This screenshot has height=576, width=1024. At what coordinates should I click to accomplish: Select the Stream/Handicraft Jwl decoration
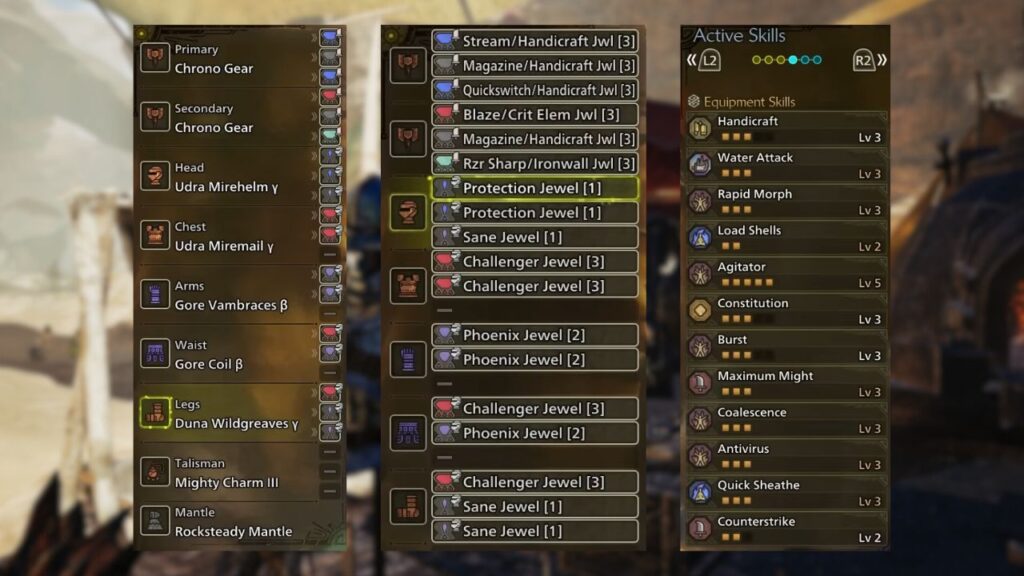[x=535, y=41]
